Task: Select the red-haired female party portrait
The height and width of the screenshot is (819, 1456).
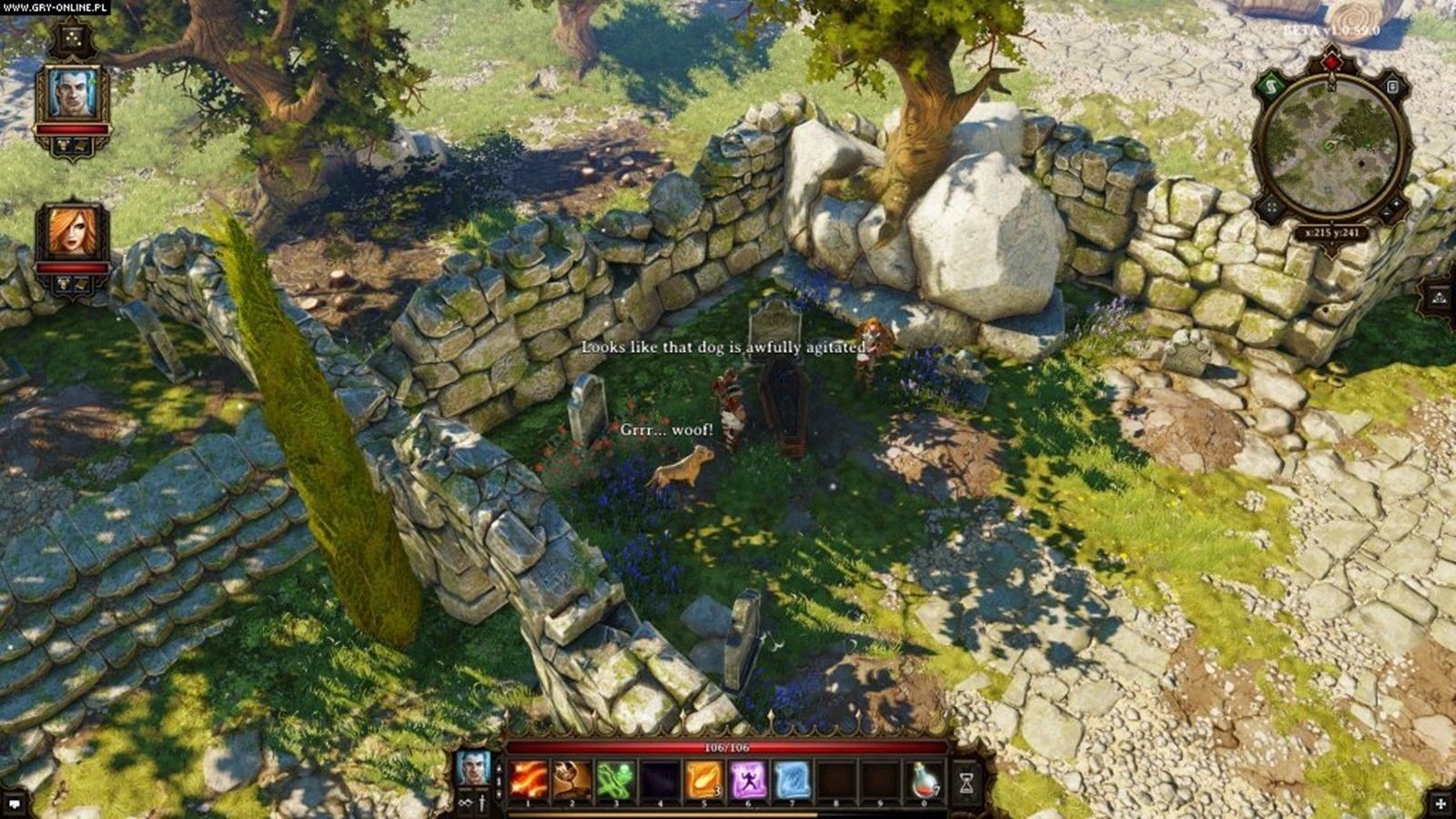Action: pos(72,230)
